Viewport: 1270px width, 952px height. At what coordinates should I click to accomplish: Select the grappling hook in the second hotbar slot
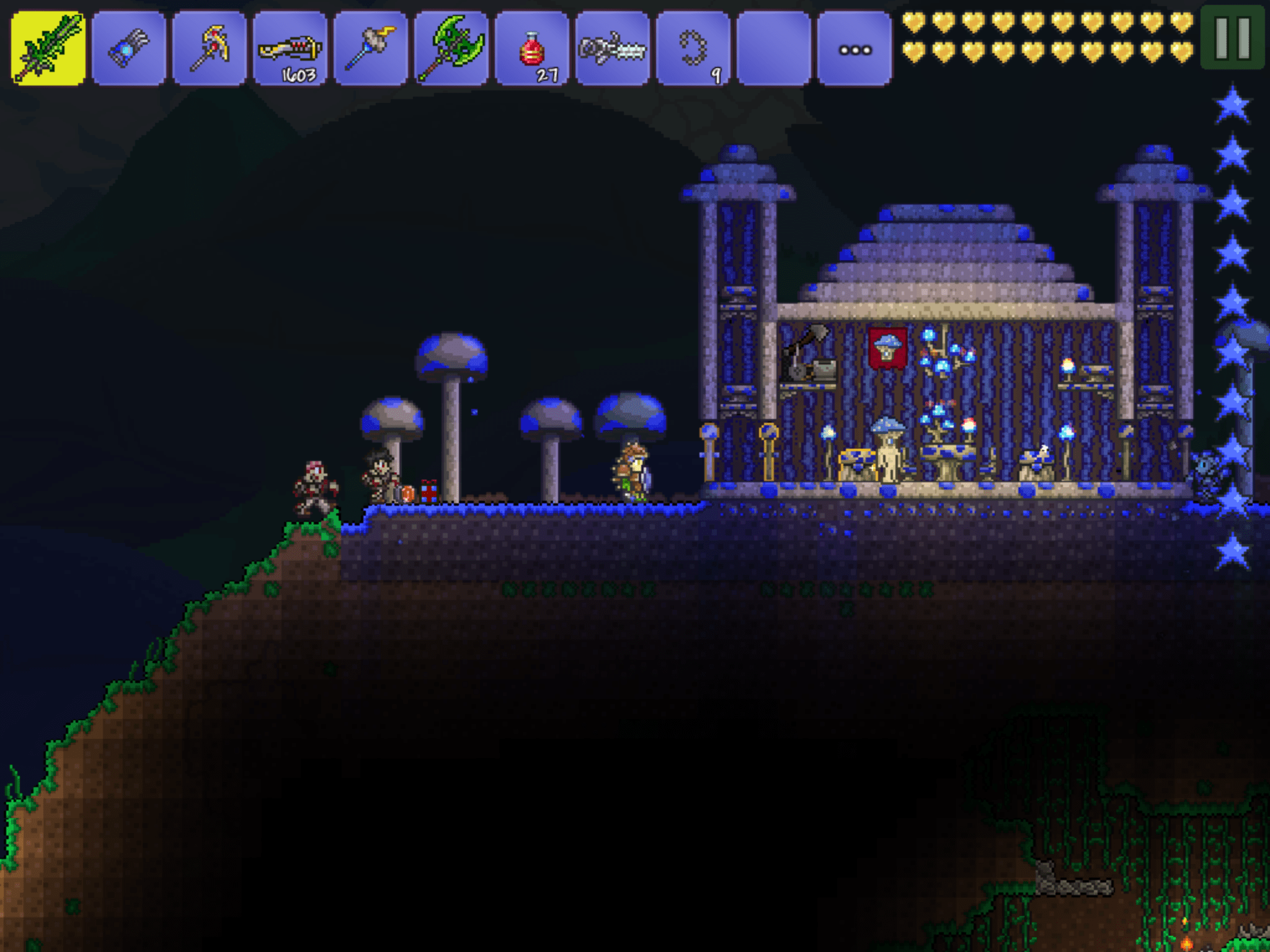(128, 45)
